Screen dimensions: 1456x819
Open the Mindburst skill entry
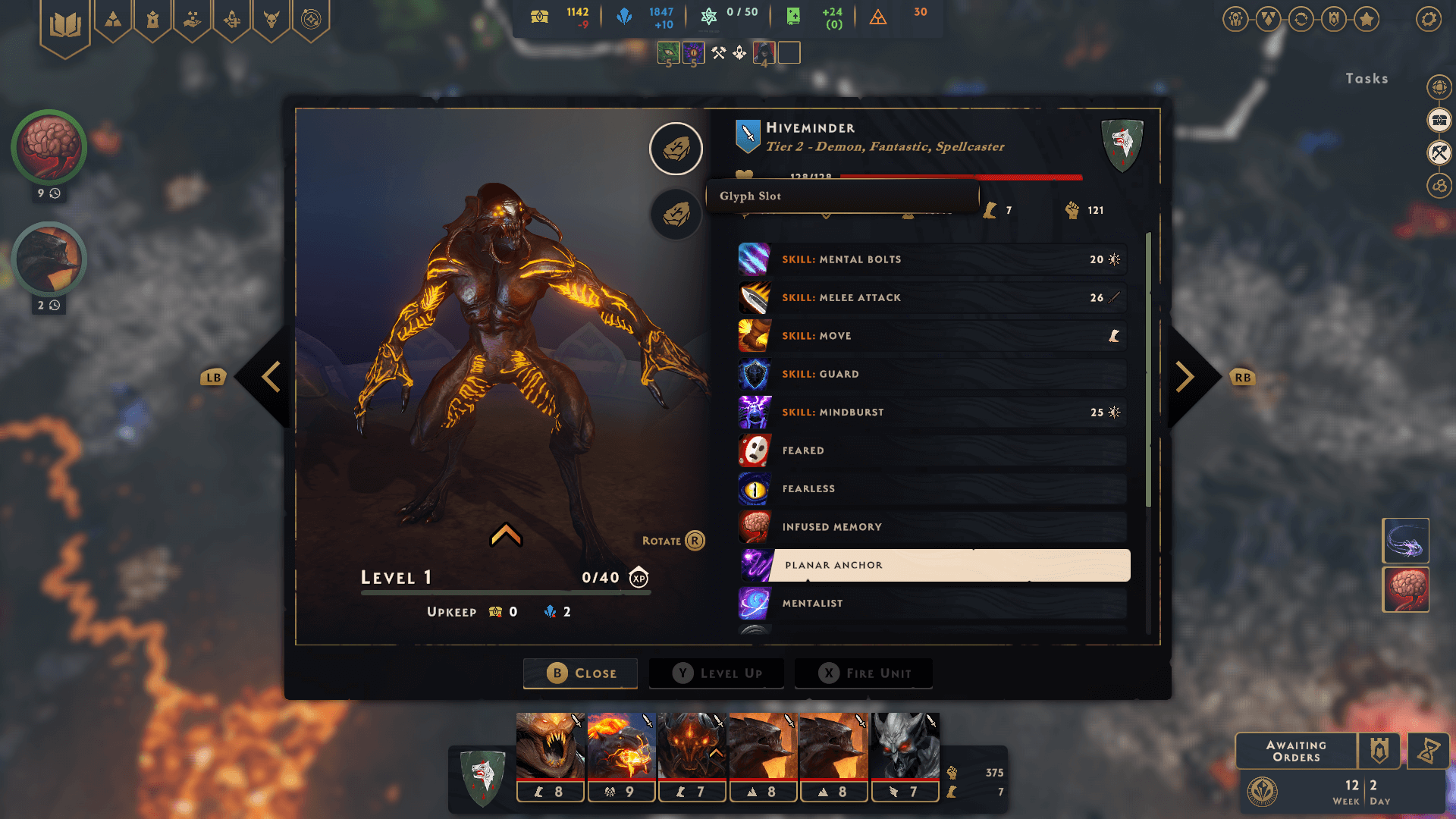(x=933, y=412)
